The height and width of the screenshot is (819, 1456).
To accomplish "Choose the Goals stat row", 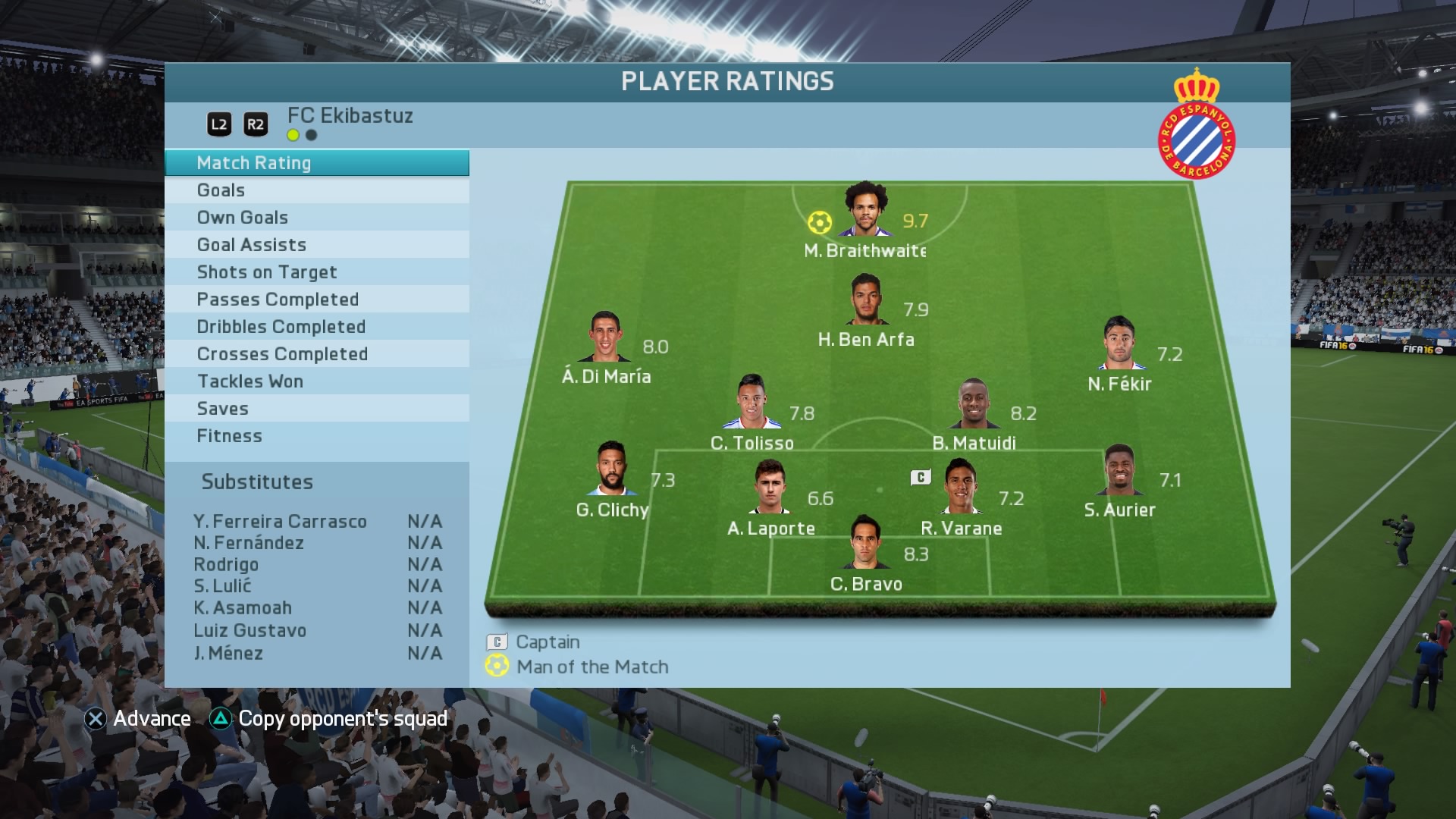I will pyautogui.click(x=316, y=190).
